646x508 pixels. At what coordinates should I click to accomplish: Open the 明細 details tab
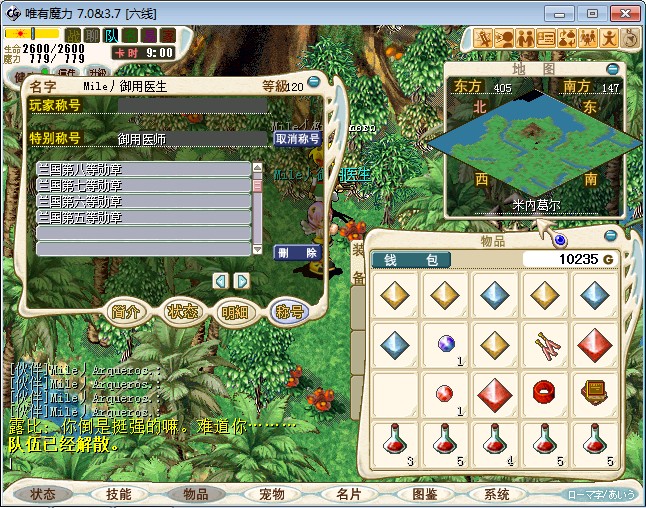[235, 312]
